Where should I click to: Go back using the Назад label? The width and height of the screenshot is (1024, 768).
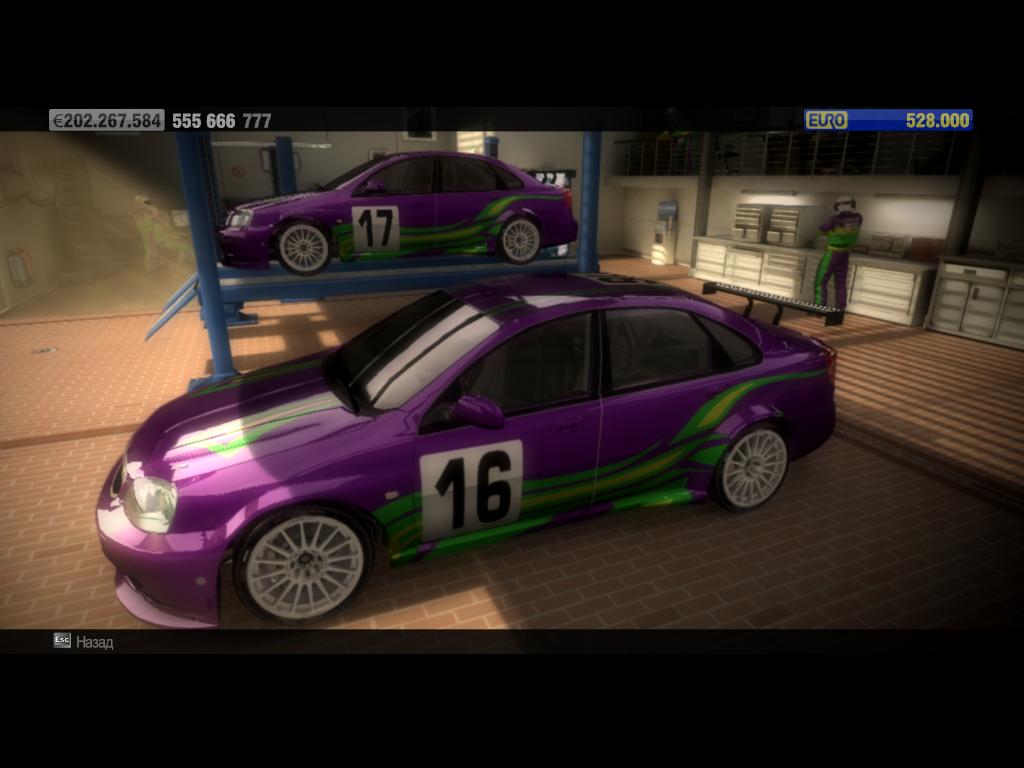(x=94, y=642)
